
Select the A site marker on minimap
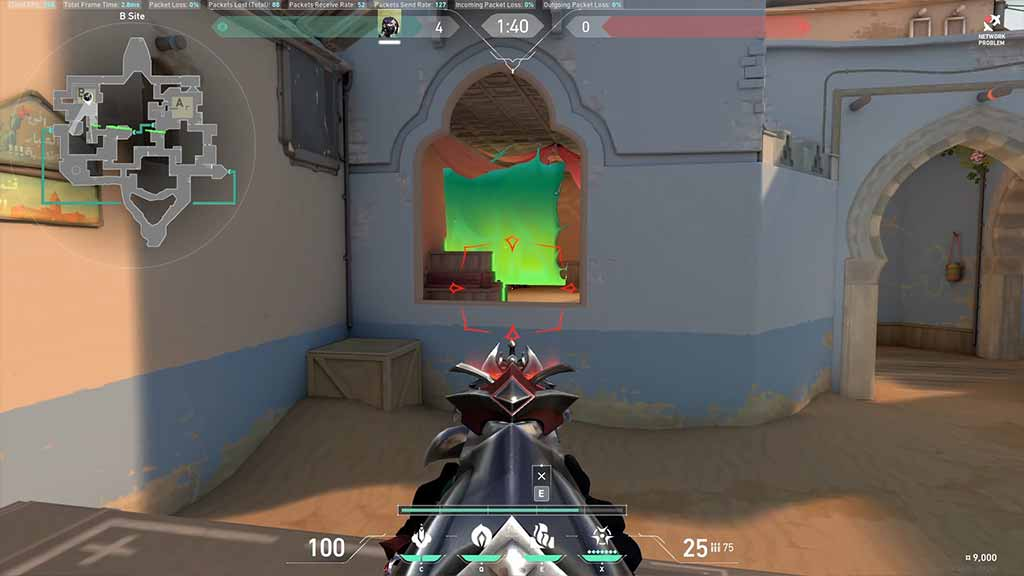[180, 101]
